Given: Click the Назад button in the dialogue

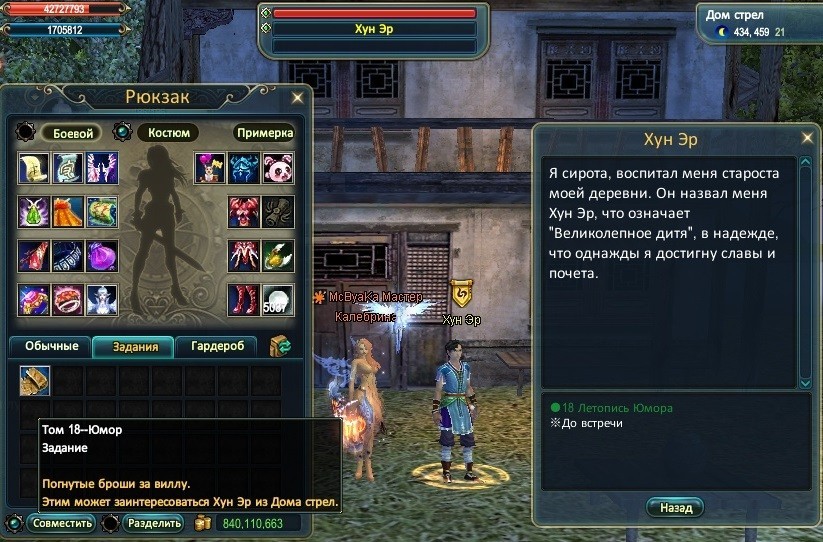Looking at the screenshot, I should click(675, 508).
